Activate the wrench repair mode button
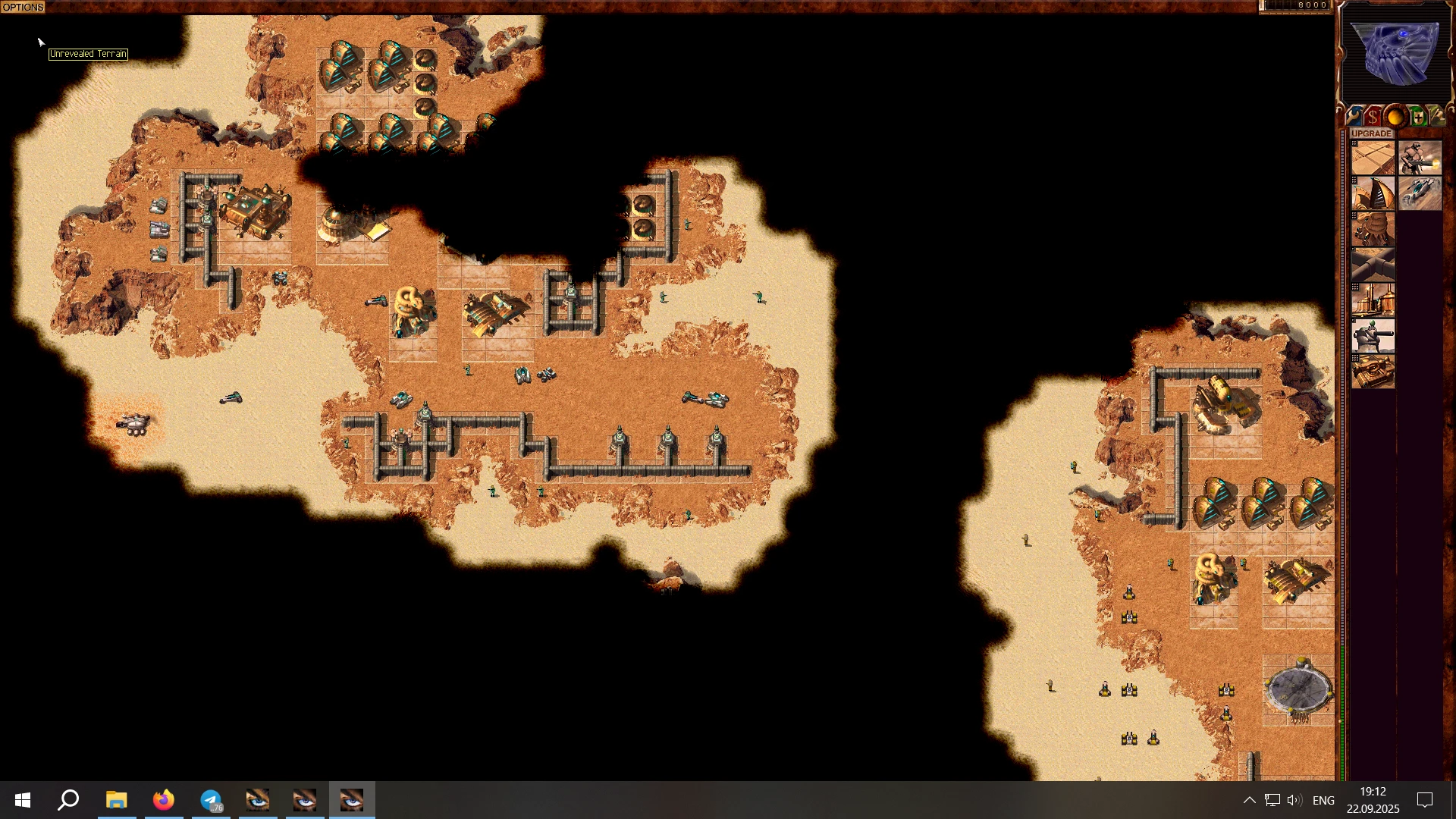This screenshot has width=1456, height=819. pyautogui.click(x=1354, y=118)
